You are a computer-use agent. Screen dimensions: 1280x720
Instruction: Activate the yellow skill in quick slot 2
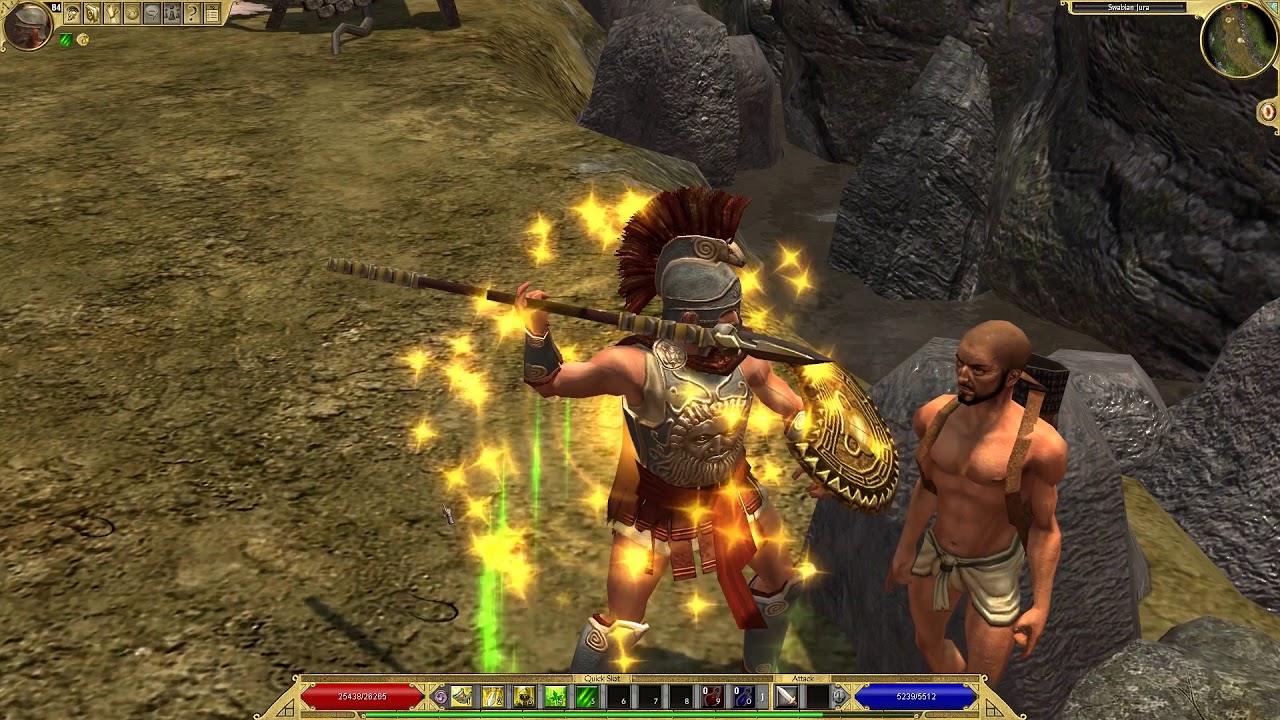point(493,696)
